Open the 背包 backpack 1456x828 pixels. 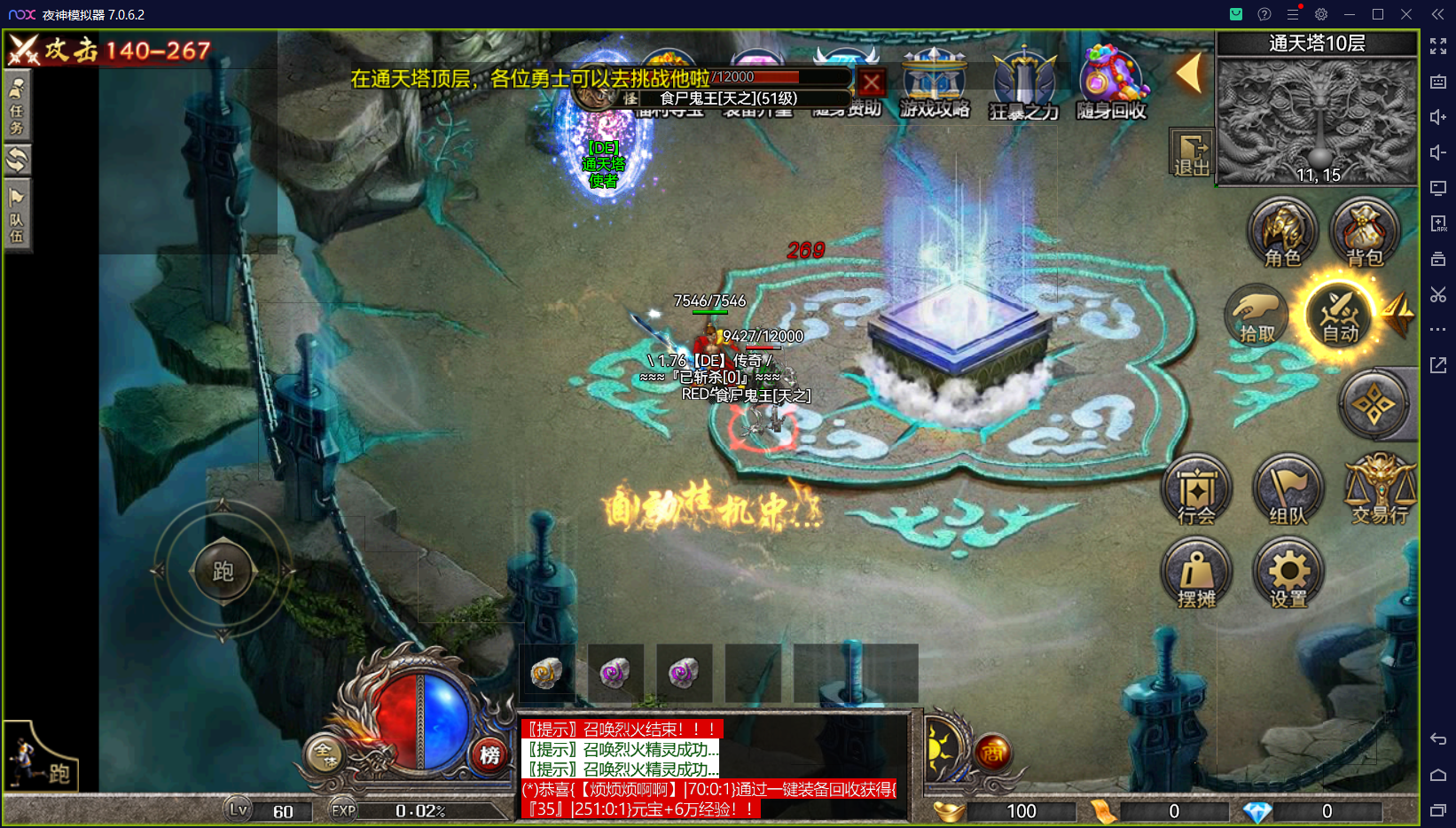[x=1364, y=232]
